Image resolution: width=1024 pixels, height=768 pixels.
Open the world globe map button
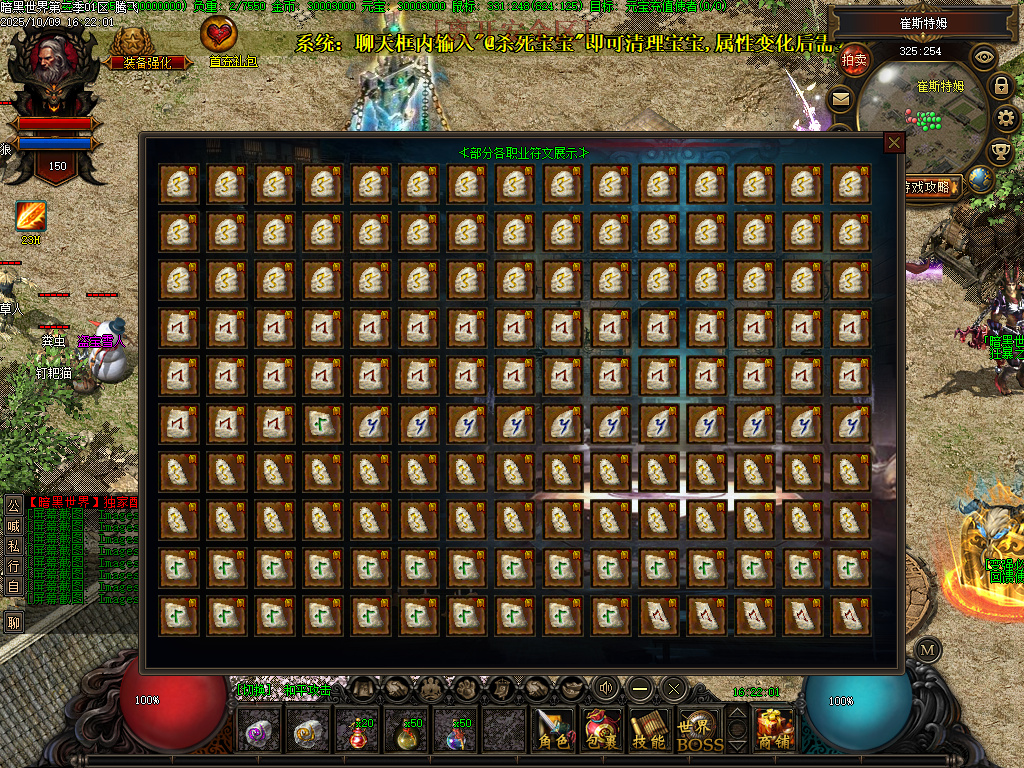point(979,180)
